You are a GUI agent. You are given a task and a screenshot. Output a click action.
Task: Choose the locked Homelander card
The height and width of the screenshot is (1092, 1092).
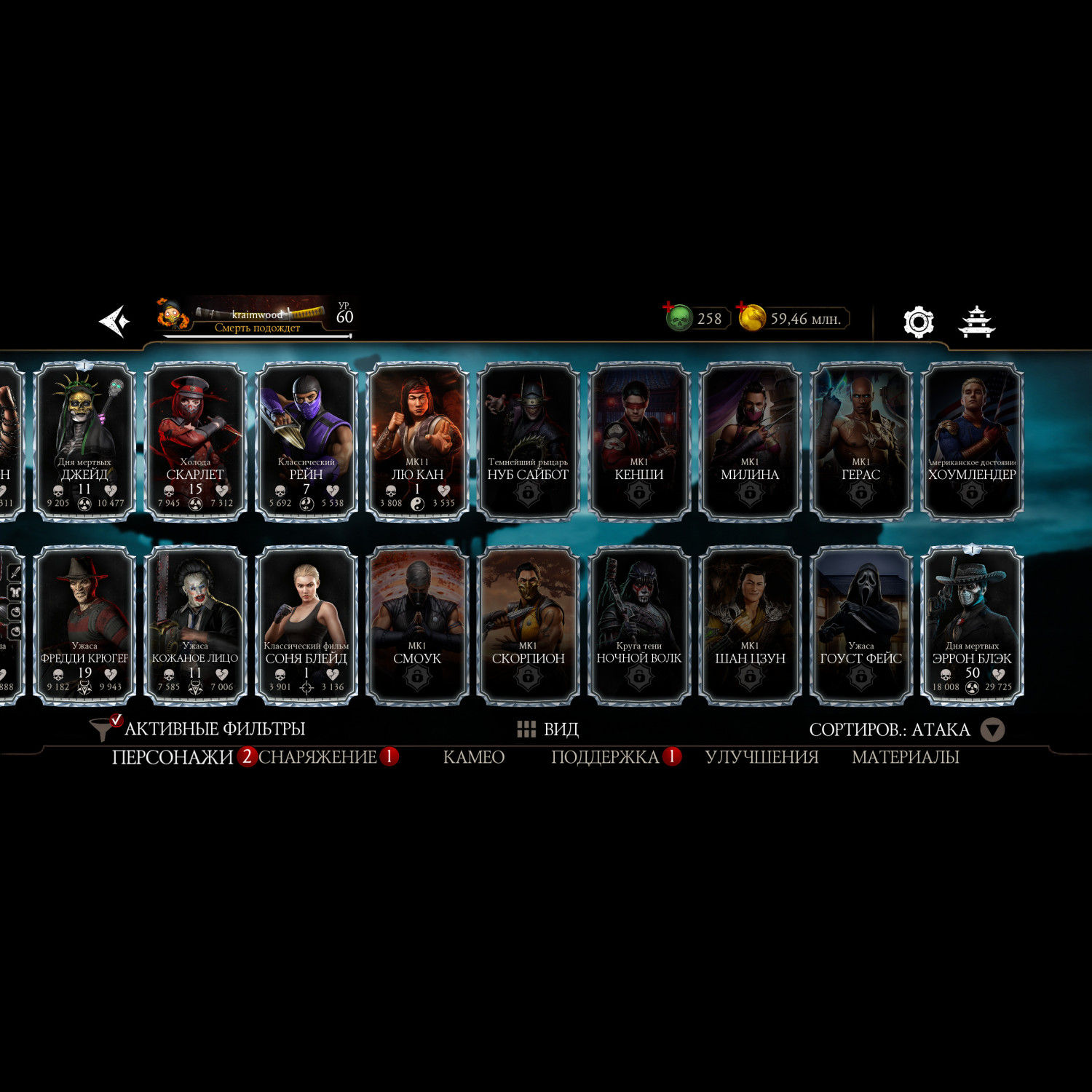(x=972, y=441)
